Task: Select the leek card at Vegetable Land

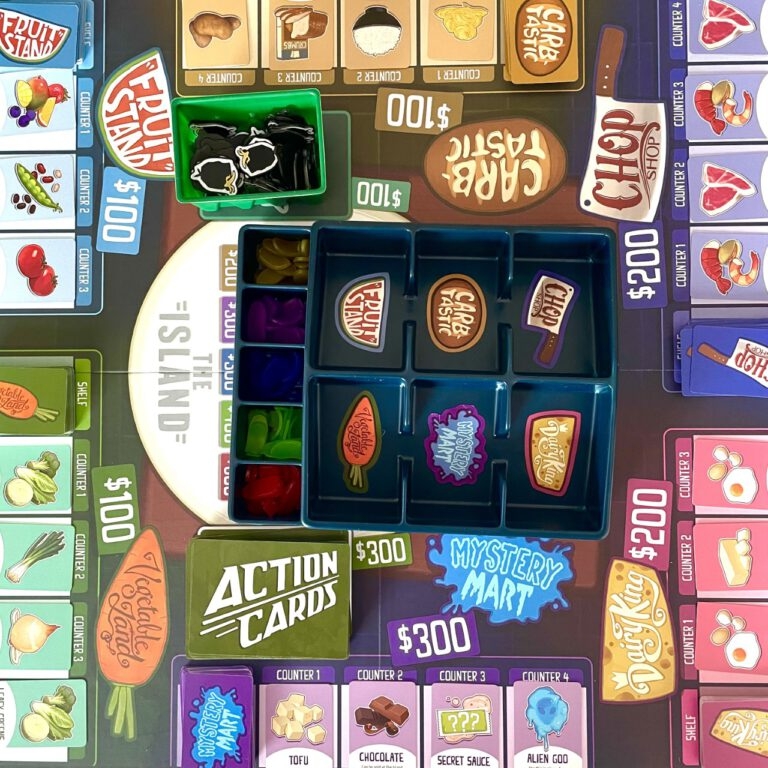Action: click(37, 556)
